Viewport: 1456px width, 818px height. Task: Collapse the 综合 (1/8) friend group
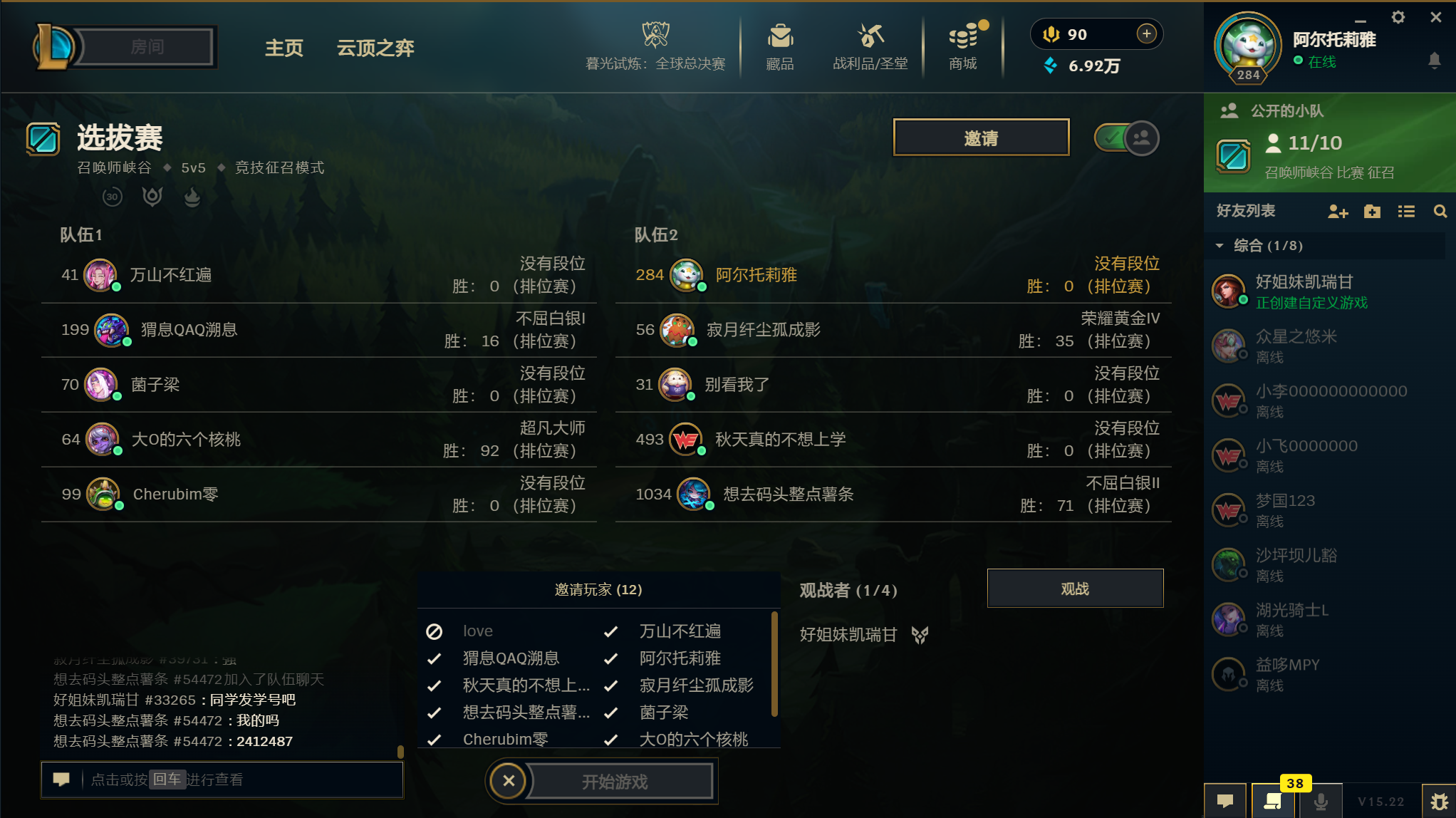tap(1220, 246)
